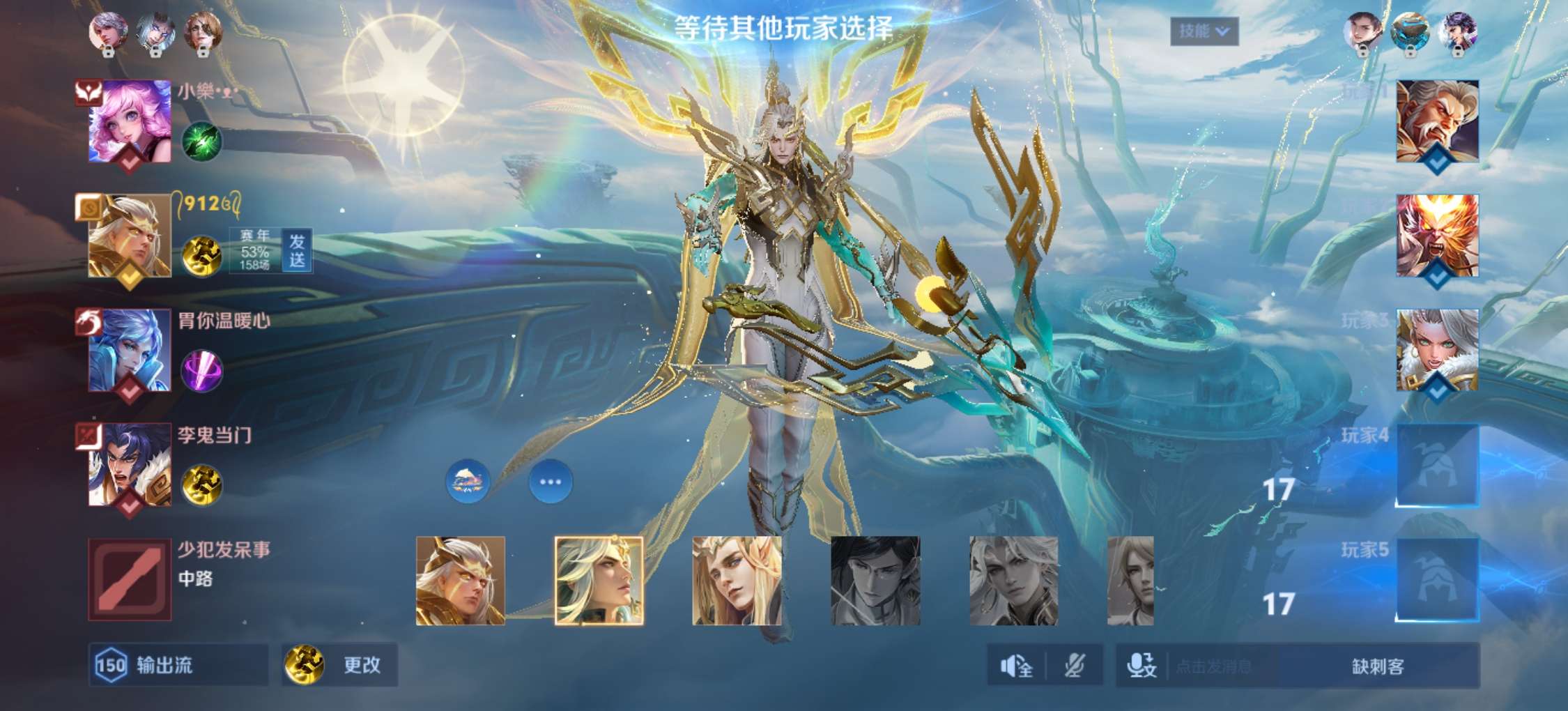
Task: Pick the long blonde-haired skin thumbnail
Action: [737, 581]
